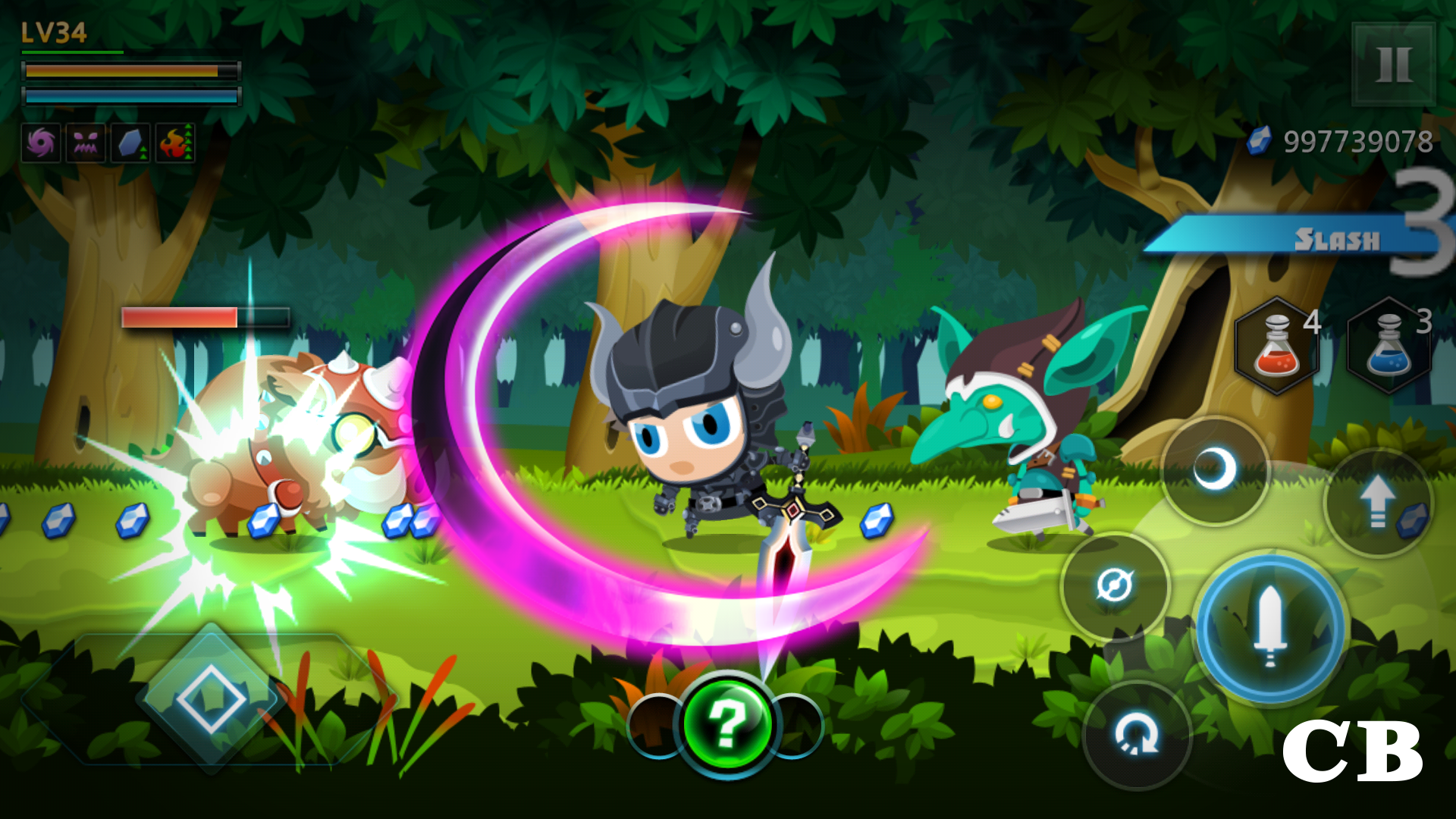Select the purple vortex skill icon
This screenshot has width=1456, height=819.
(x=42, y=143)
